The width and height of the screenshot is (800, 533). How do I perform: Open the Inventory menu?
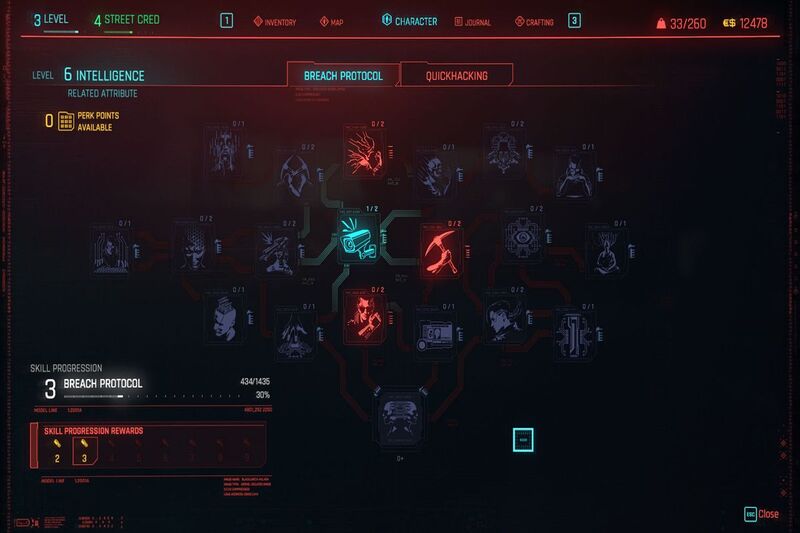tap(274, 21)
